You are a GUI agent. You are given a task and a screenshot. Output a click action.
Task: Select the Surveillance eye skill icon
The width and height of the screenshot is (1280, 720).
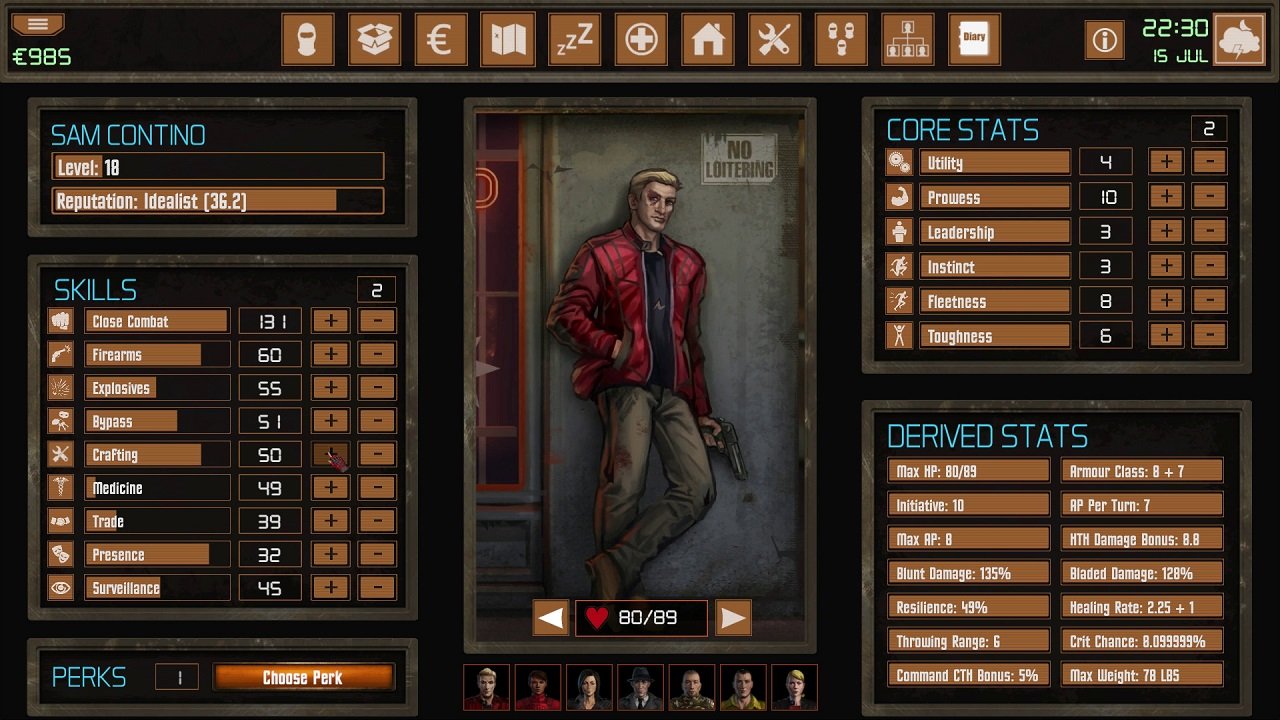click(61, 587)
